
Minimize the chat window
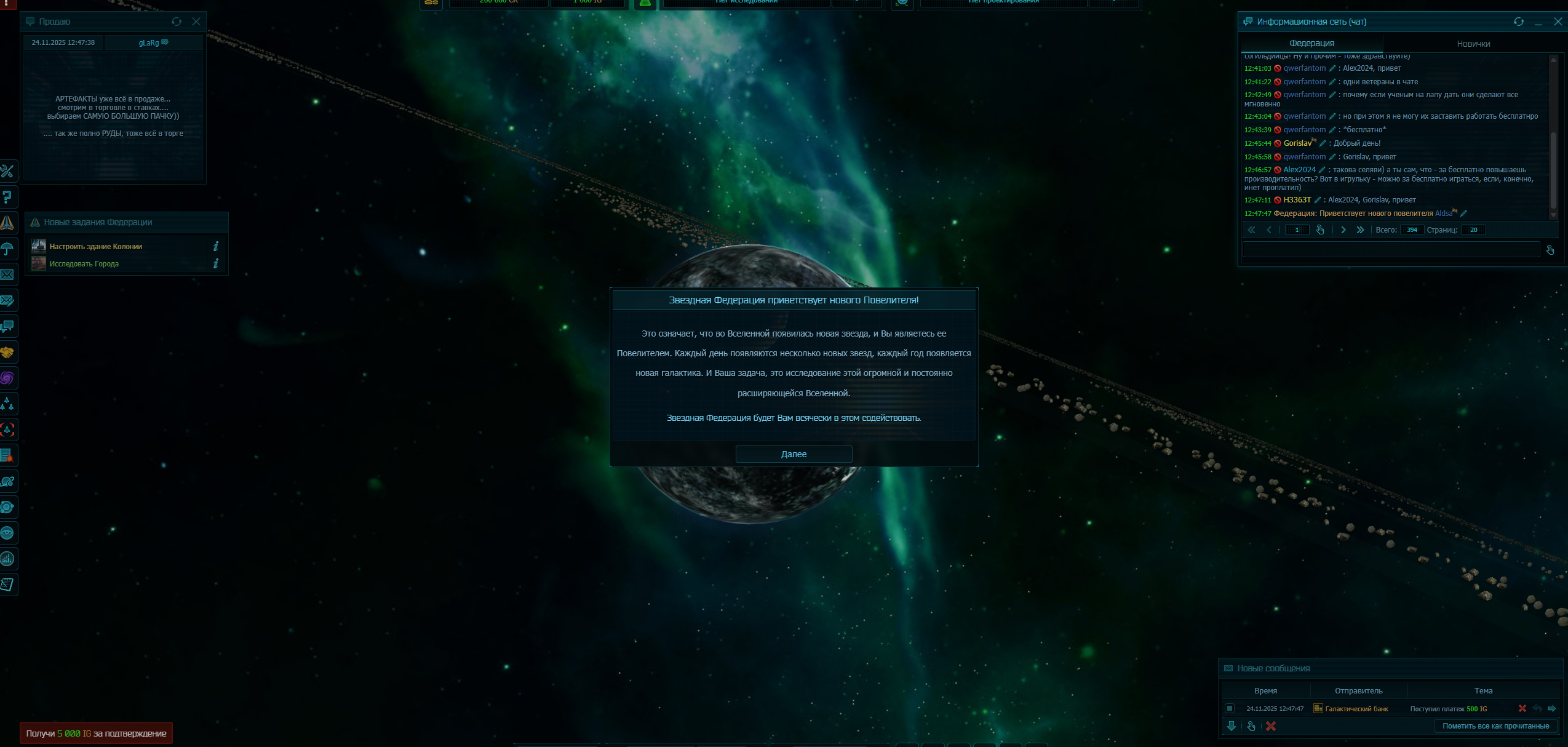[1538, 22]
